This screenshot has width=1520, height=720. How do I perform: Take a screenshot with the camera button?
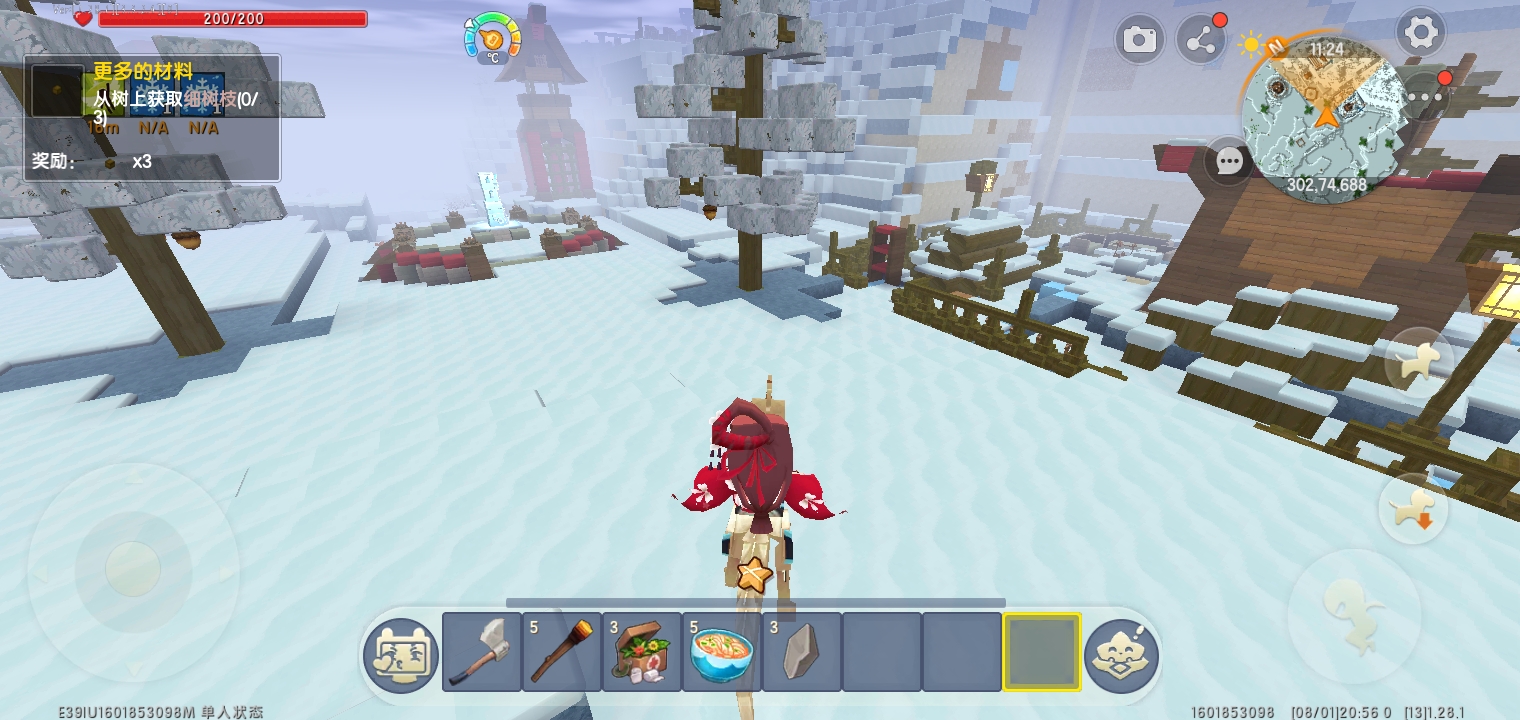click(x=1139, y=40)
